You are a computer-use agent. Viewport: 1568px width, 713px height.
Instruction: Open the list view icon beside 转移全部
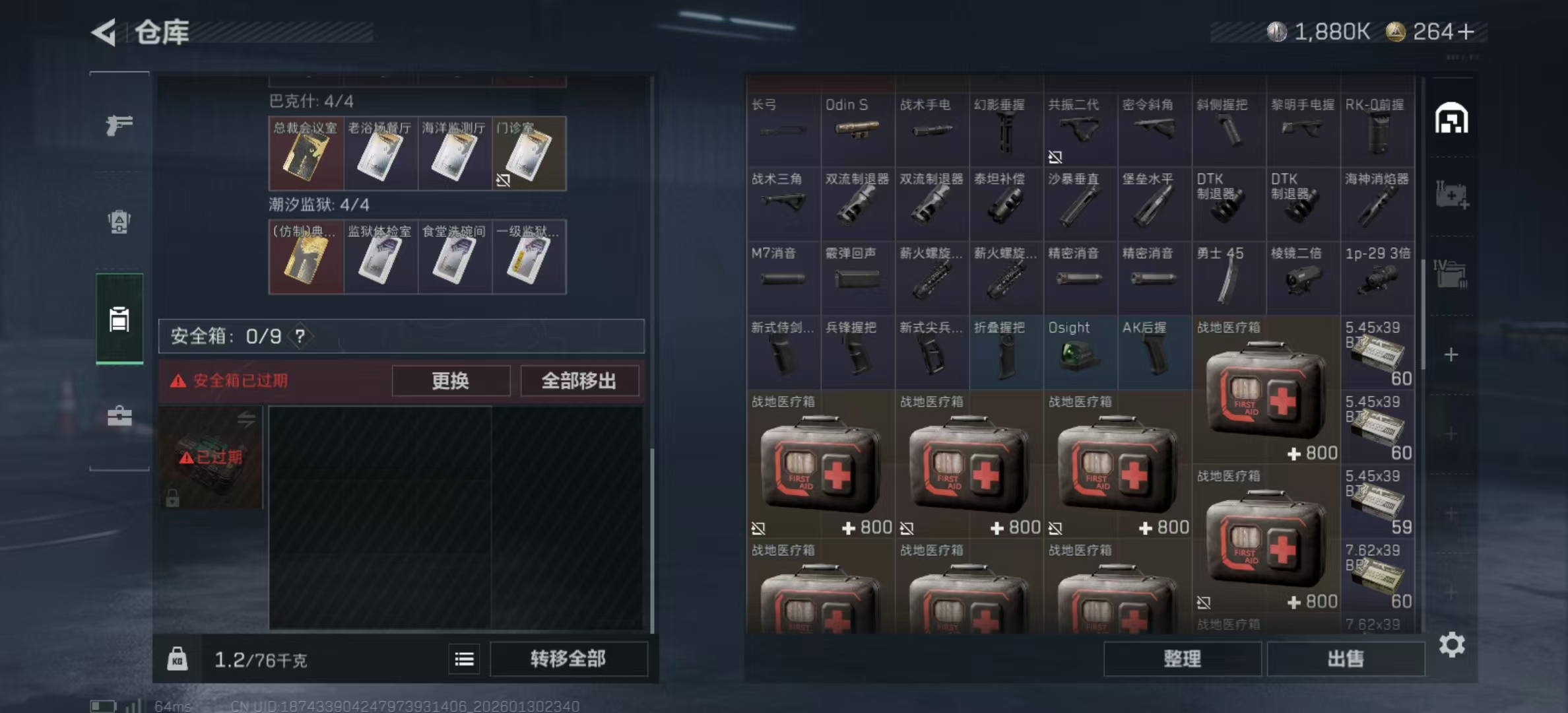click(x=464, y=660)
